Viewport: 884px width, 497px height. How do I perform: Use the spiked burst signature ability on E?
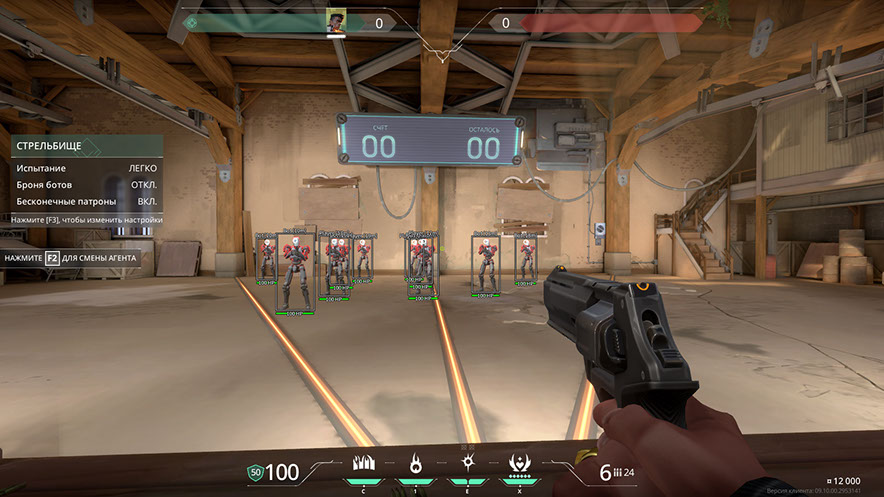point(467,463)
